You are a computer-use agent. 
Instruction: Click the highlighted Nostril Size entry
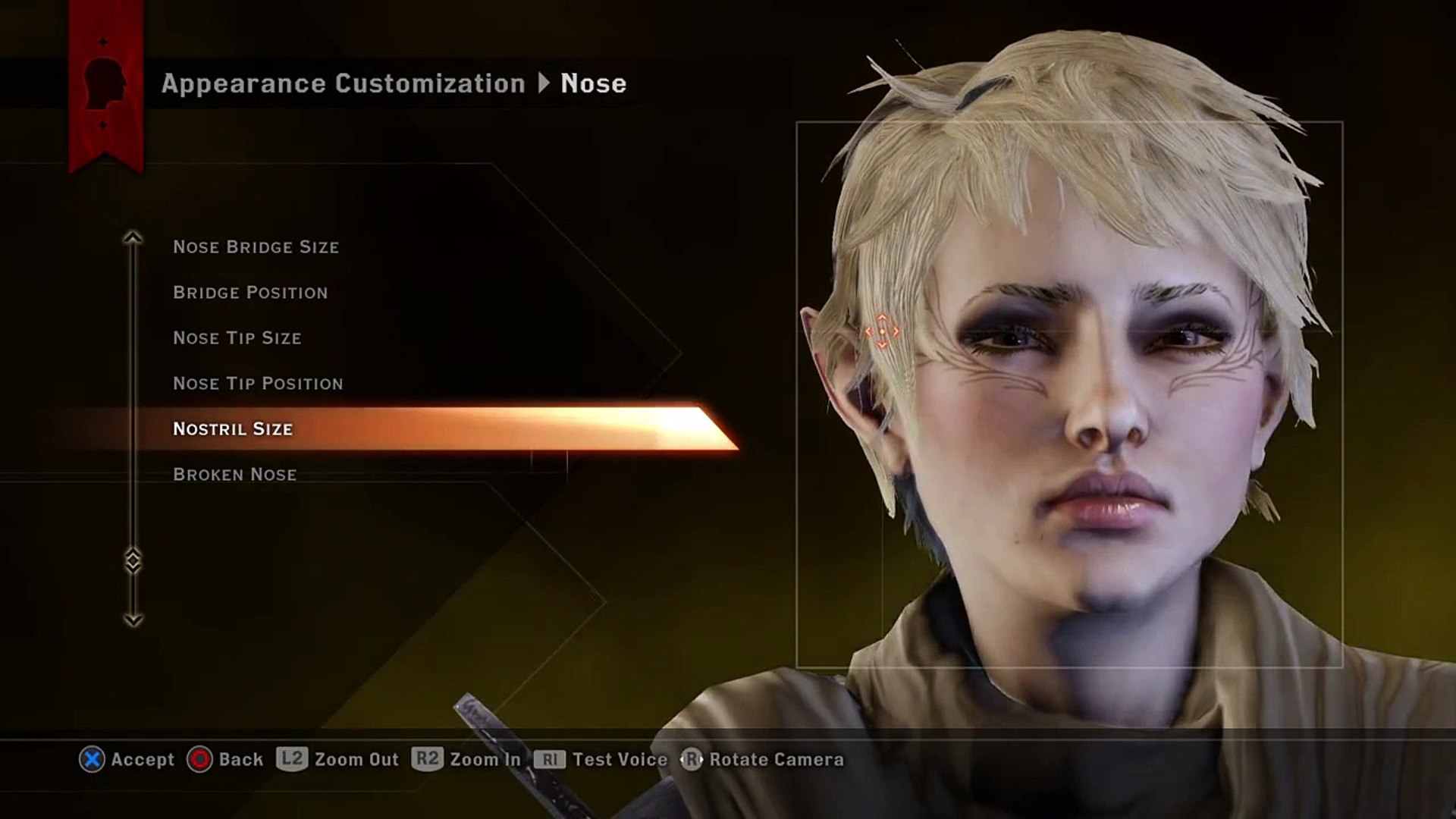click(x=233, y=429)
